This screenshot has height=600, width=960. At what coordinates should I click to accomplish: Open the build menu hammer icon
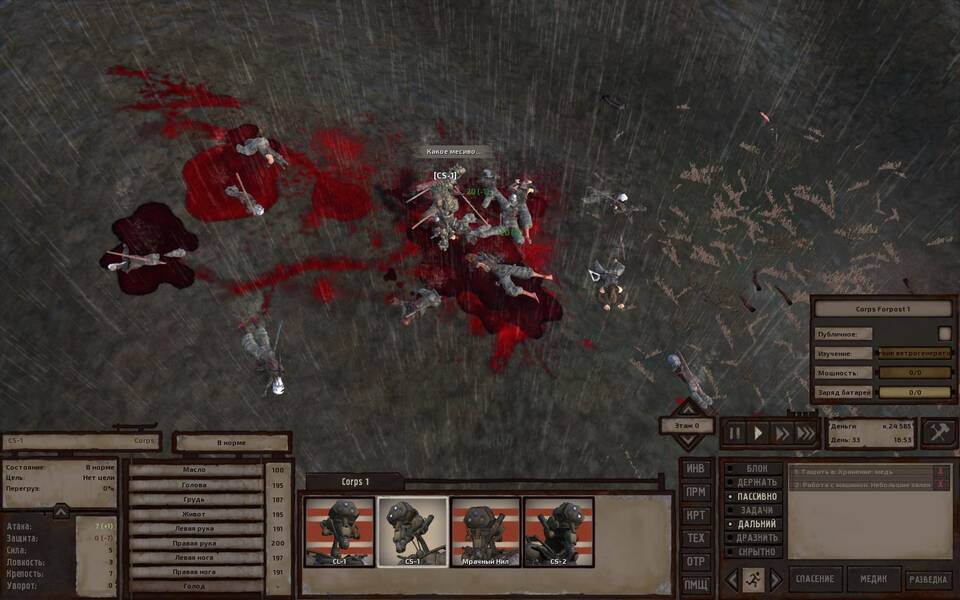(x=938, y=432)
